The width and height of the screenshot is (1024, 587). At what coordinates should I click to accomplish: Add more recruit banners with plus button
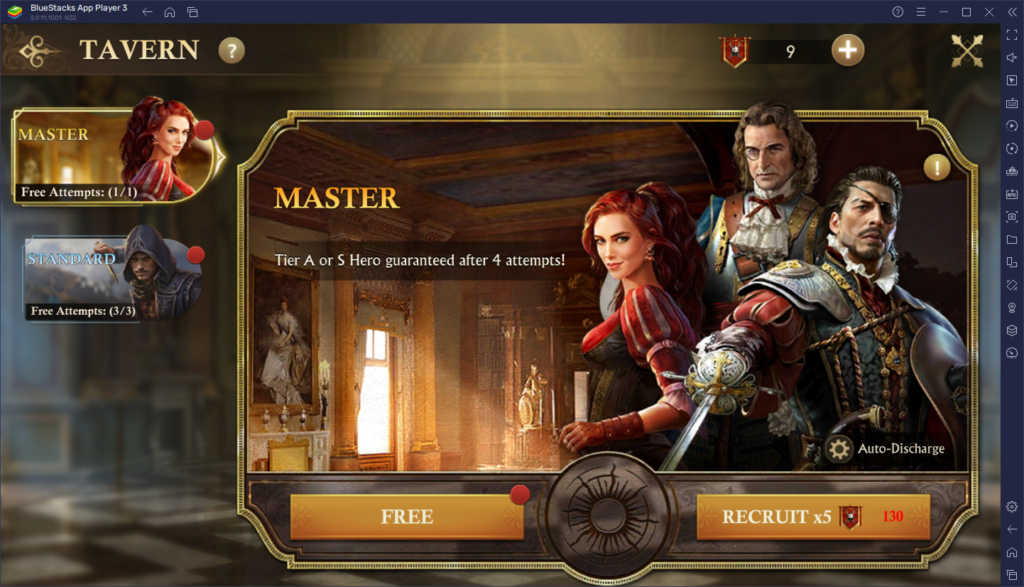tap(848, 50)
